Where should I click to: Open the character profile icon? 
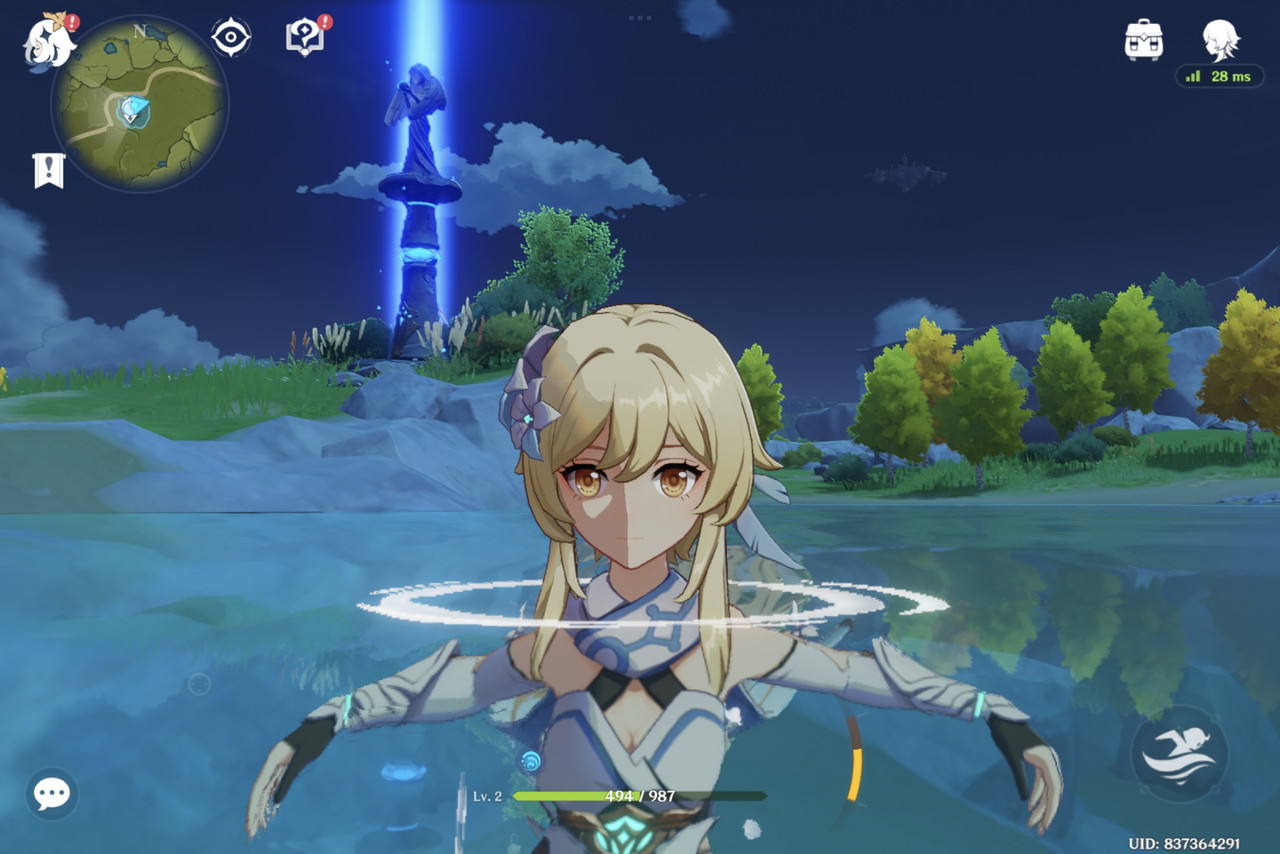1220,40
